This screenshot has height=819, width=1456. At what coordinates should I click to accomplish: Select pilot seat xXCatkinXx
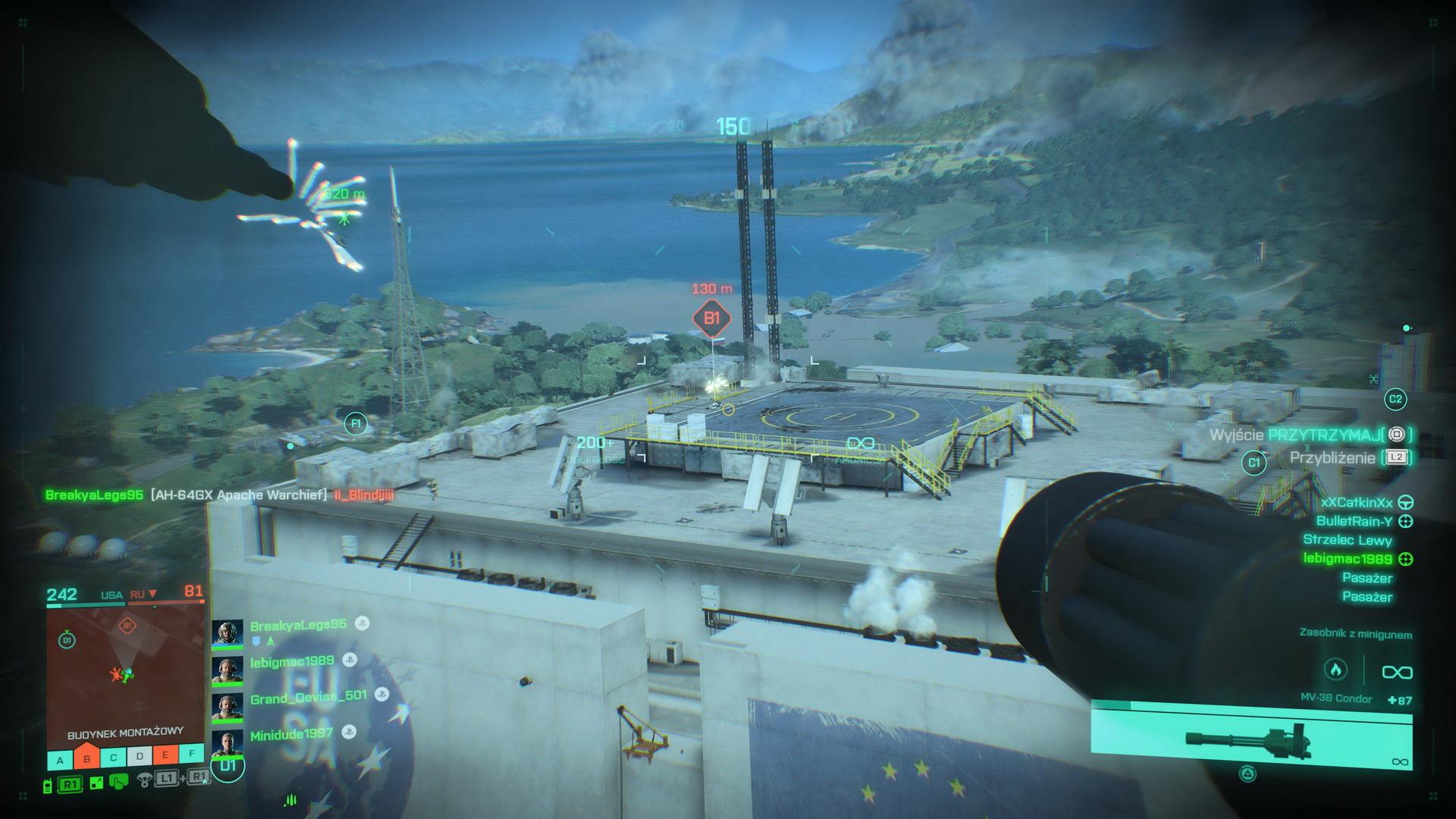(x=1357, y=502)
